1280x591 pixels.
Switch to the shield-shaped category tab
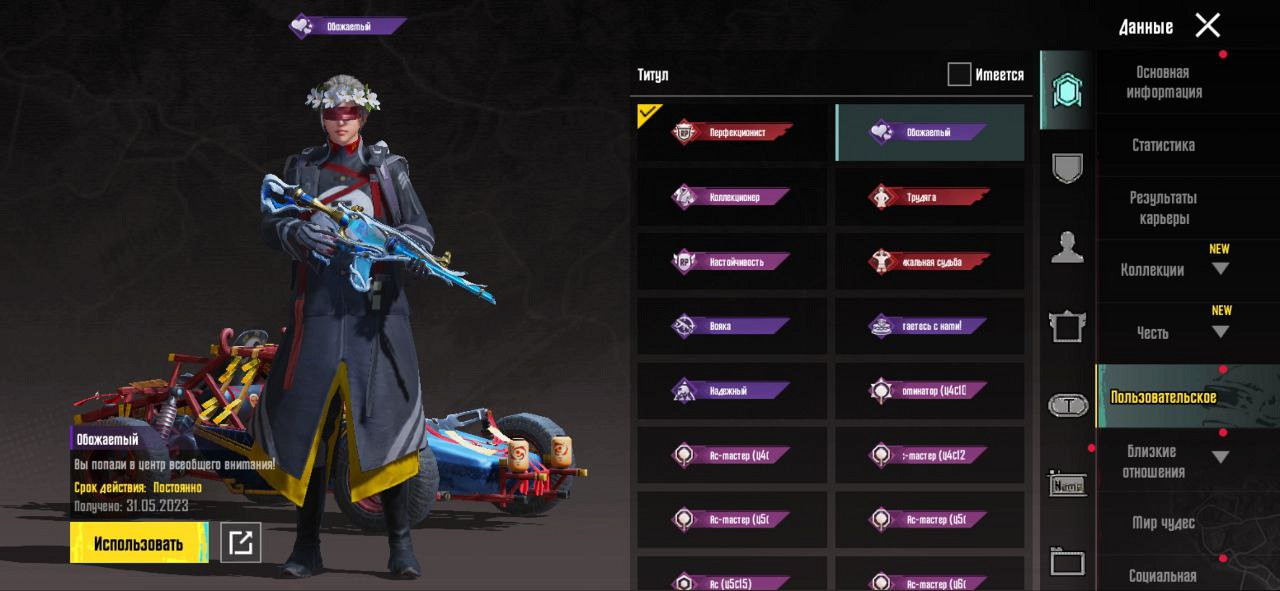tap(1068, 168)
